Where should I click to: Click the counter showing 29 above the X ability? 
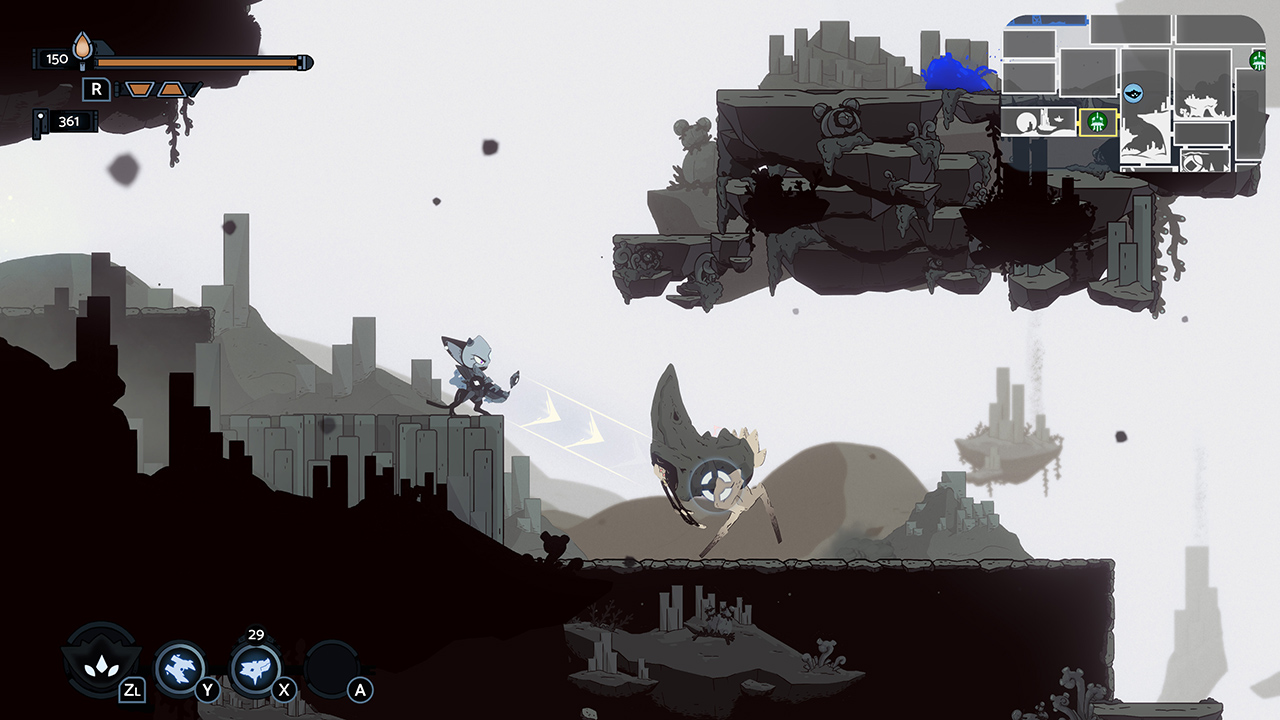257,634
